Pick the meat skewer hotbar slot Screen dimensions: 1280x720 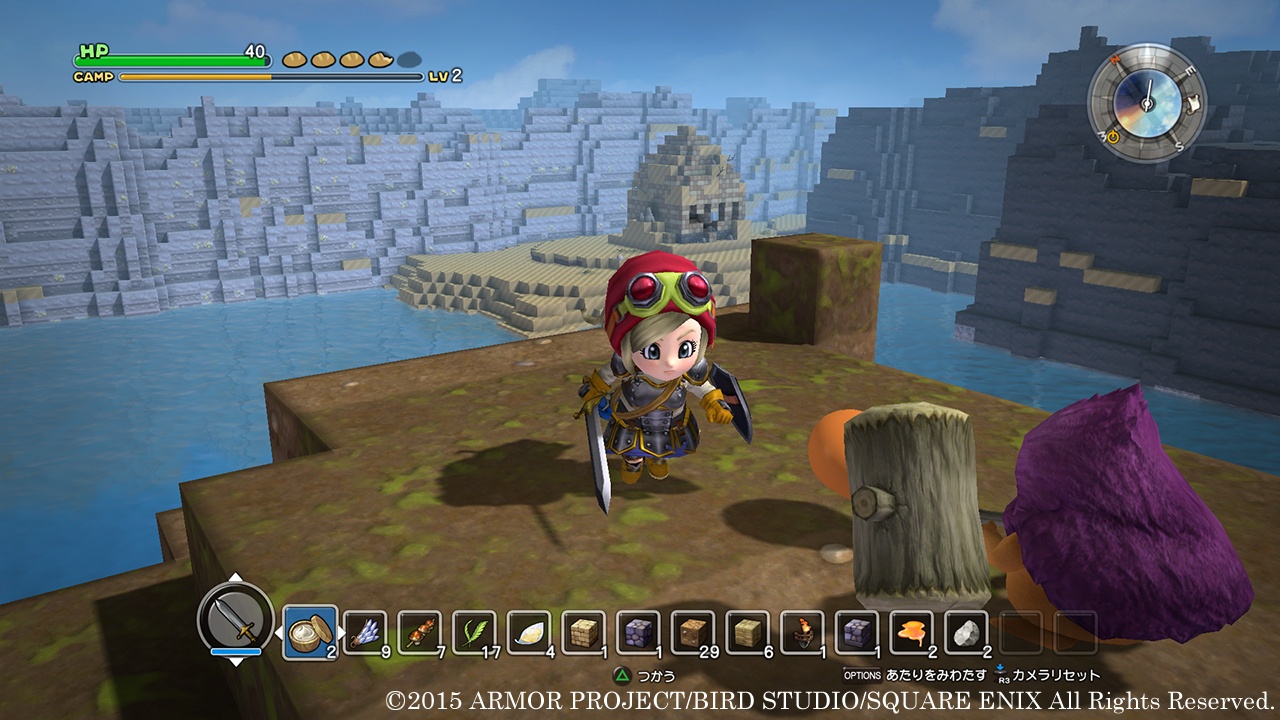click(419, 632)
